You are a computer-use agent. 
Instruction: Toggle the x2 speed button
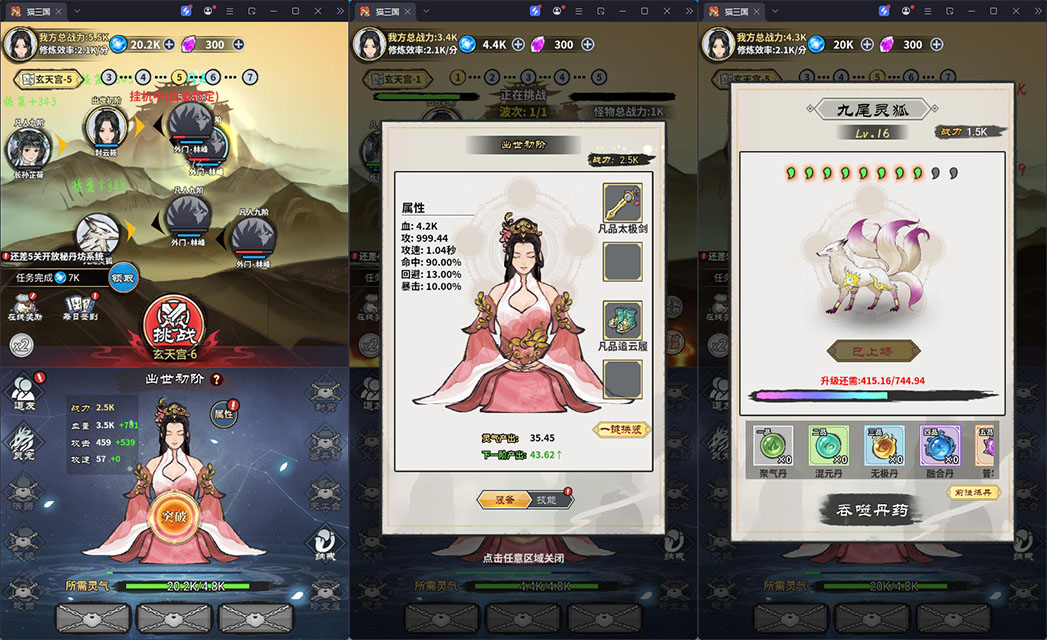click(22, 345)
